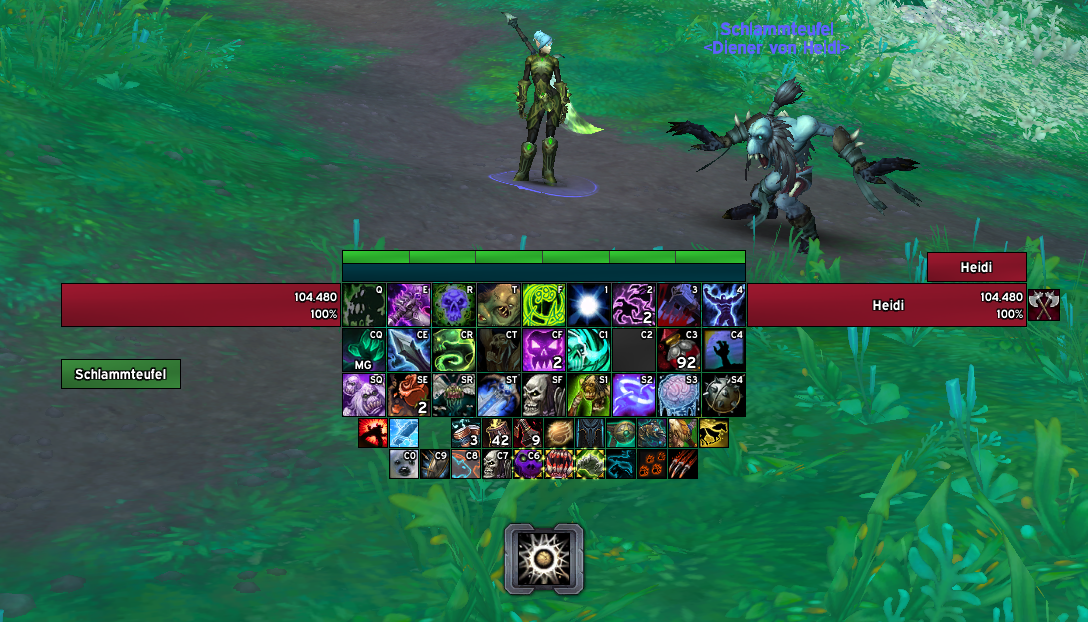The width and height of the screenshot is (1088, 622).
Task: Cast the green swirling skull spell on CR
Action: [x=454, y=350]
